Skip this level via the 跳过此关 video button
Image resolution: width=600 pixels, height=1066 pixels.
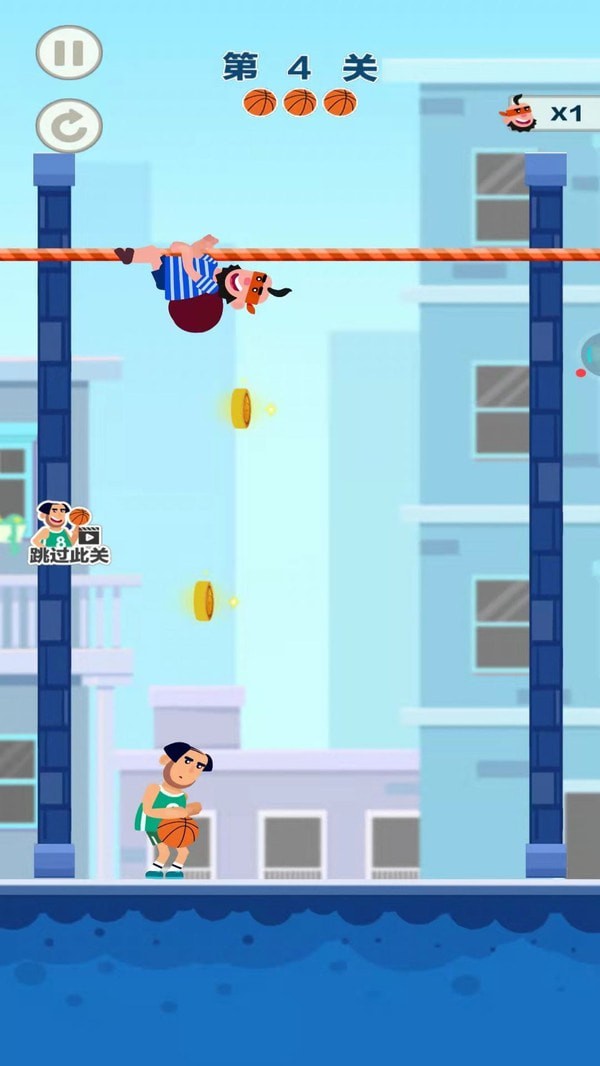(x=68, y=534)
